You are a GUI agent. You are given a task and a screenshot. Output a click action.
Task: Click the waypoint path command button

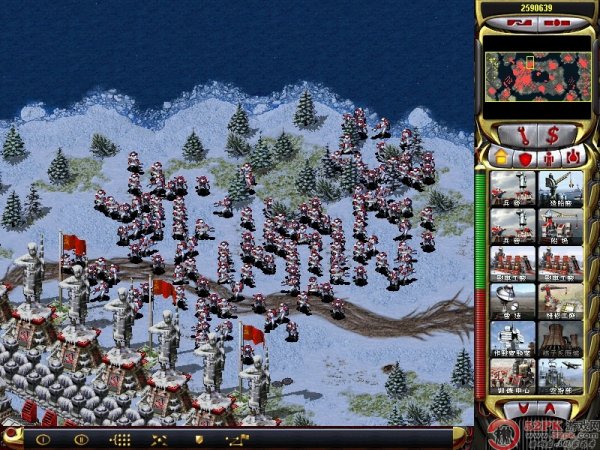[x=237, y=439]
